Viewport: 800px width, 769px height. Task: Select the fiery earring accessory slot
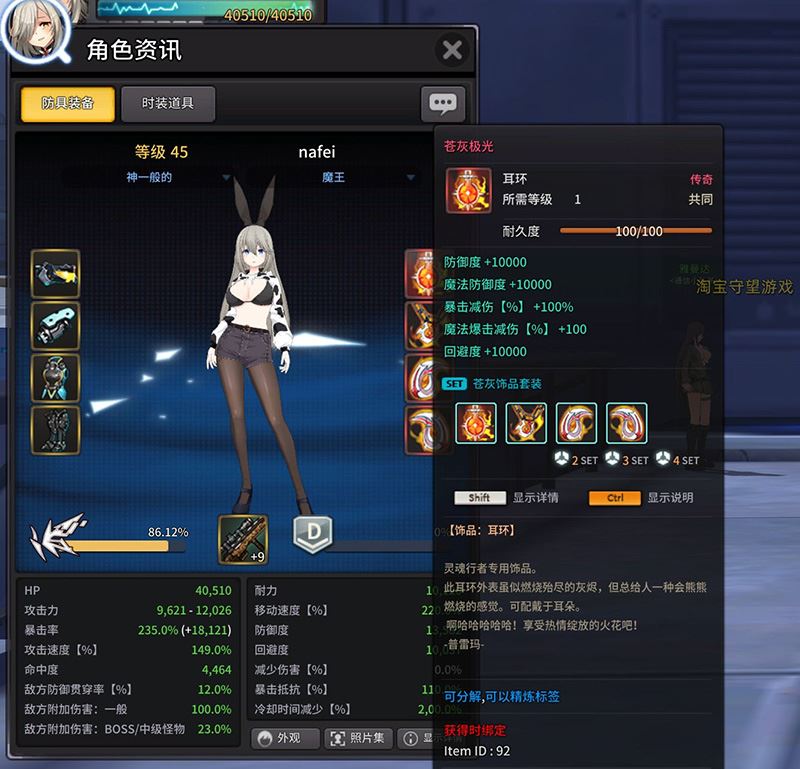tap(421, 273)
